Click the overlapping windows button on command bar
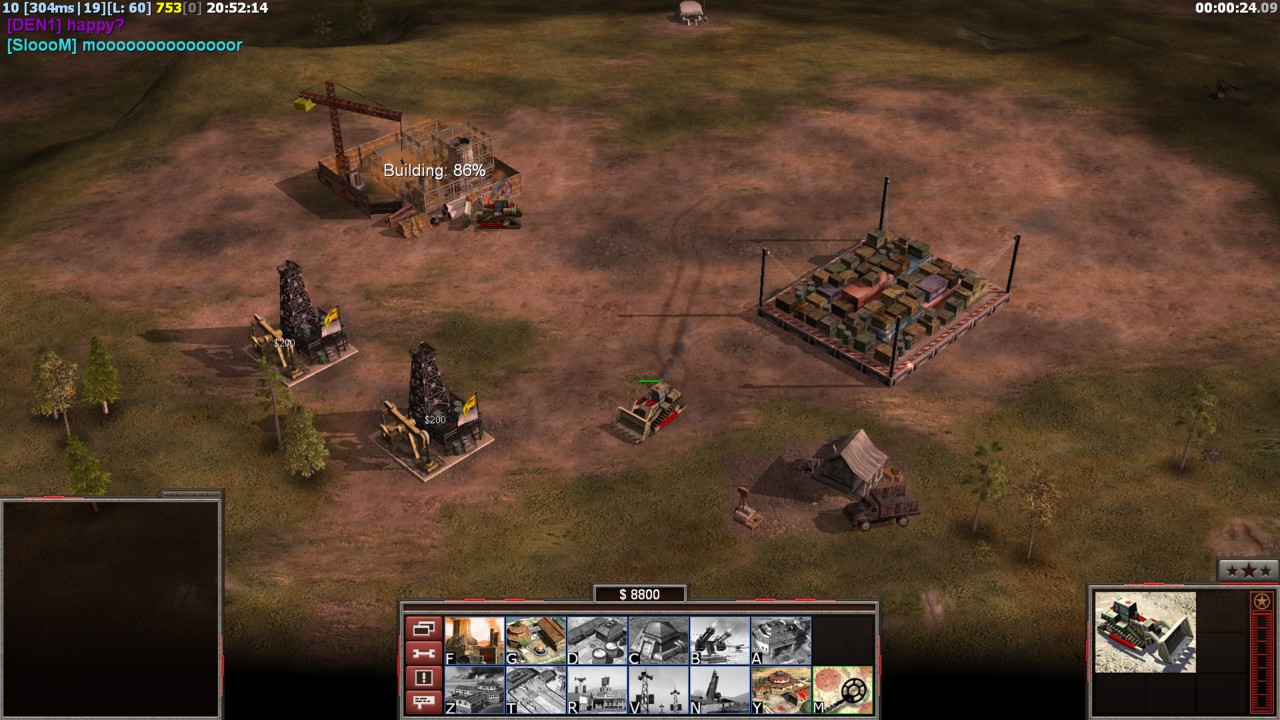 (x=423, y=629)
